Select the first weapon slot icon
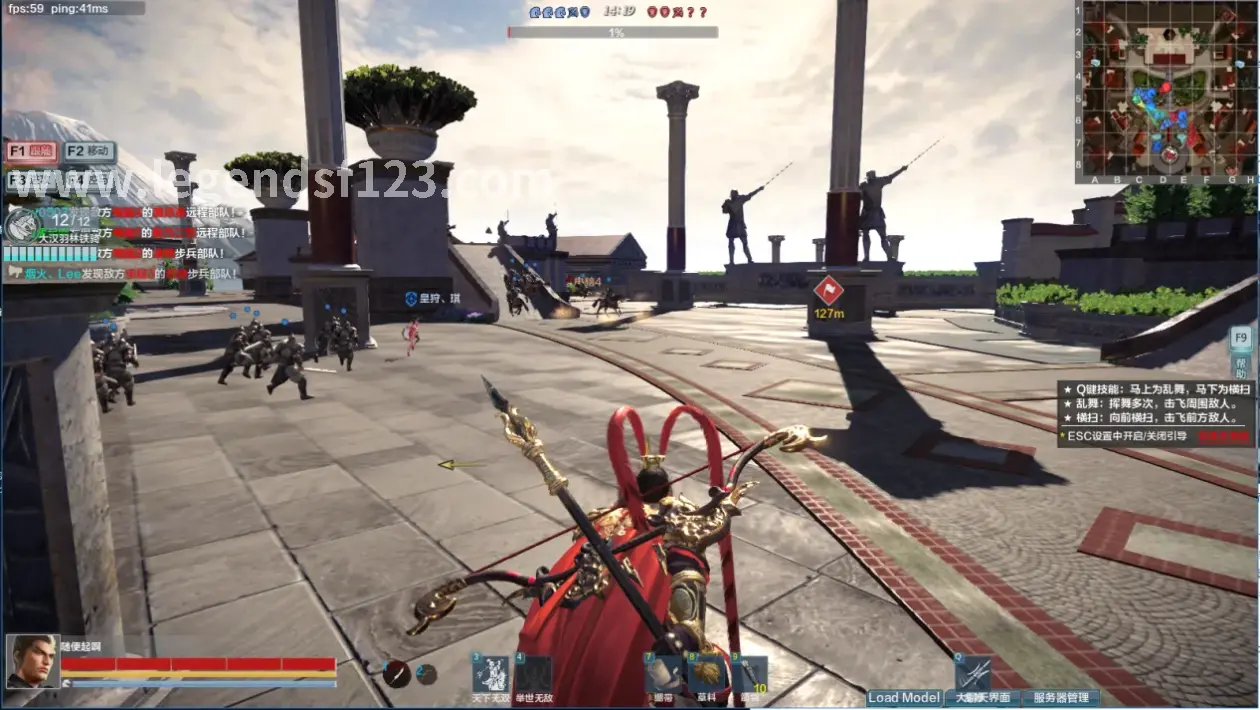This screenshot has width=1260, height=710. pos(397,674)
